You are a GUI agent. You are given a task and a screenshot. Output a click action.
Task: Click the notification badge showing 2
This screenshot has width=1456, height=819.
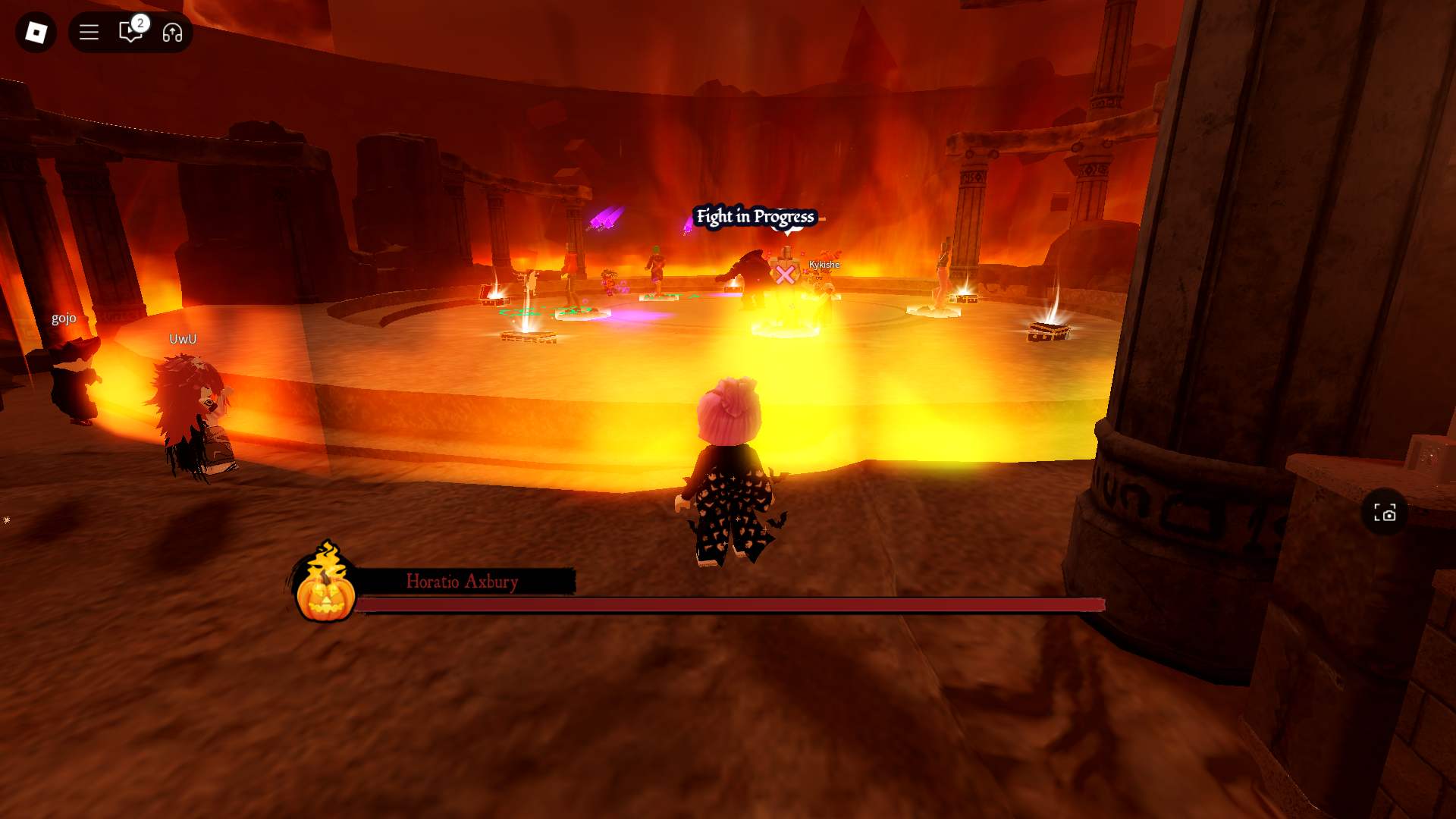click(139, 24)
